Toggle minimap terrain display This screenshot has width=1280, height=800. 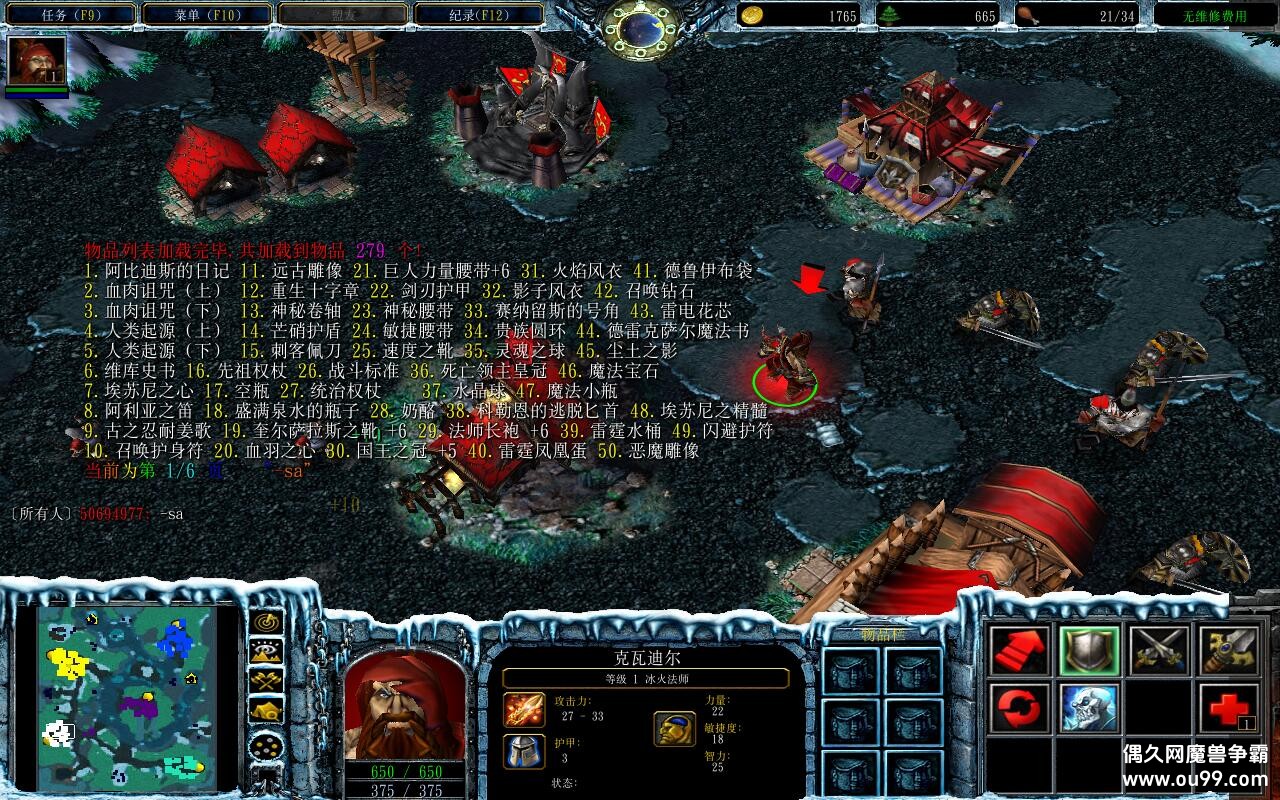tap(266, 652)
